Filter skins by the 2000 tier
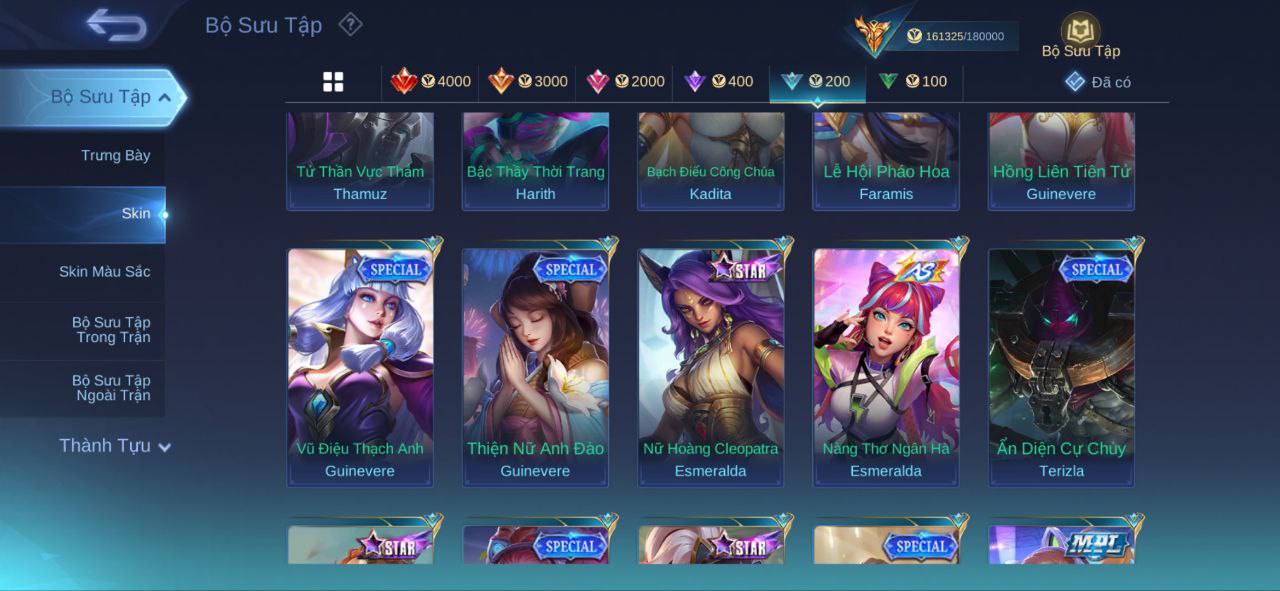Image resolution: width=1280 pixels, height=591 pixels. (625, 82)
